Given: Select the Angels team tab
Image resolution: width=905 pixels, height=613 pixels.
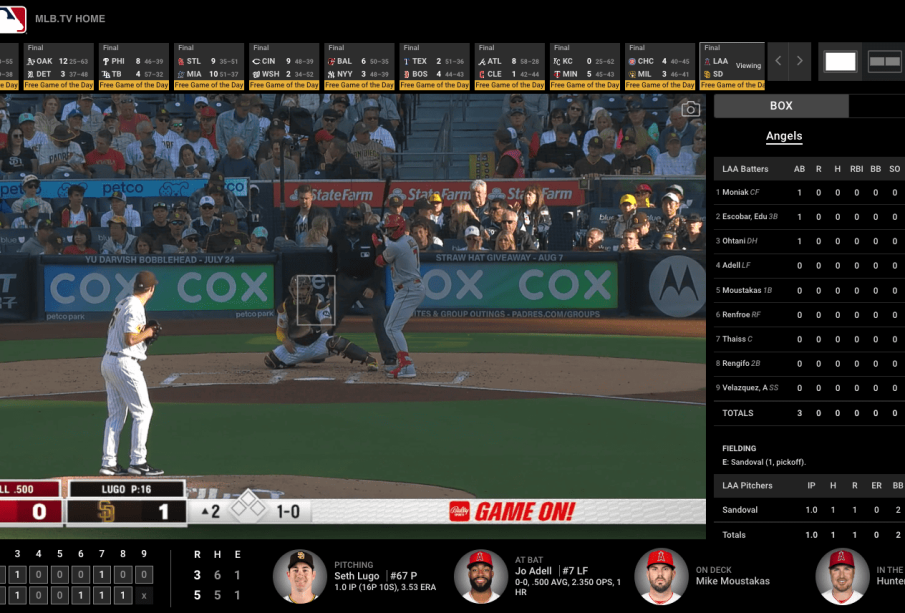Looking at the screenshot, I should (784, 136).
